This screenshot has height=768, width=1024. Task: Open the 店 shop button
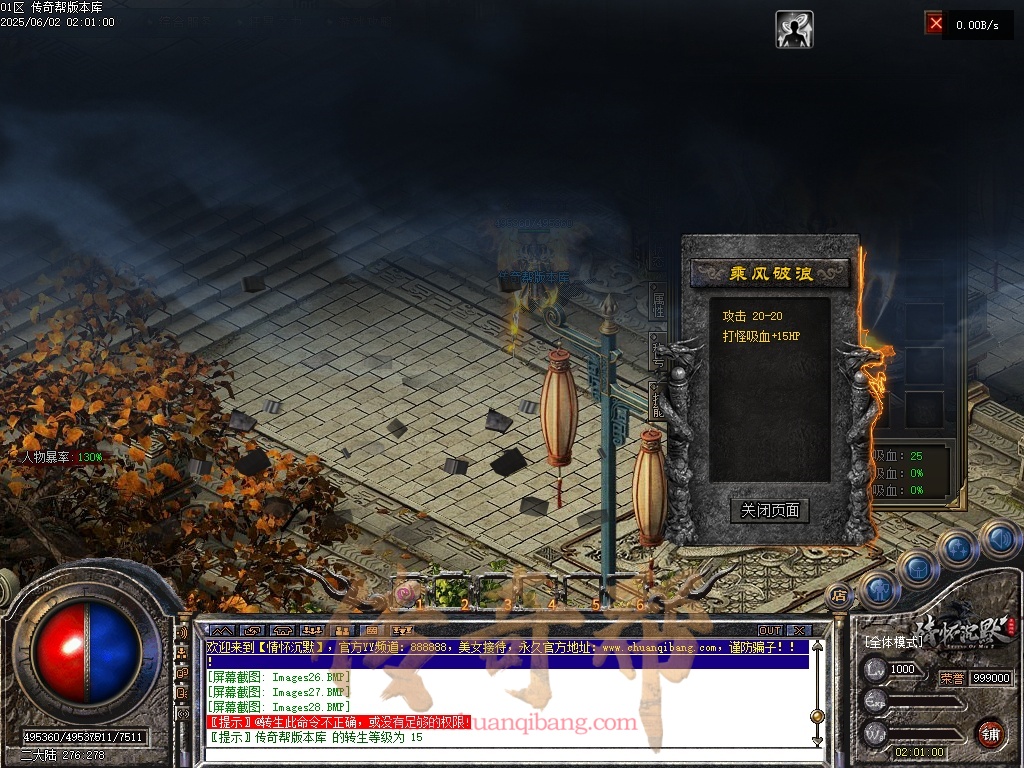(839, 596)
